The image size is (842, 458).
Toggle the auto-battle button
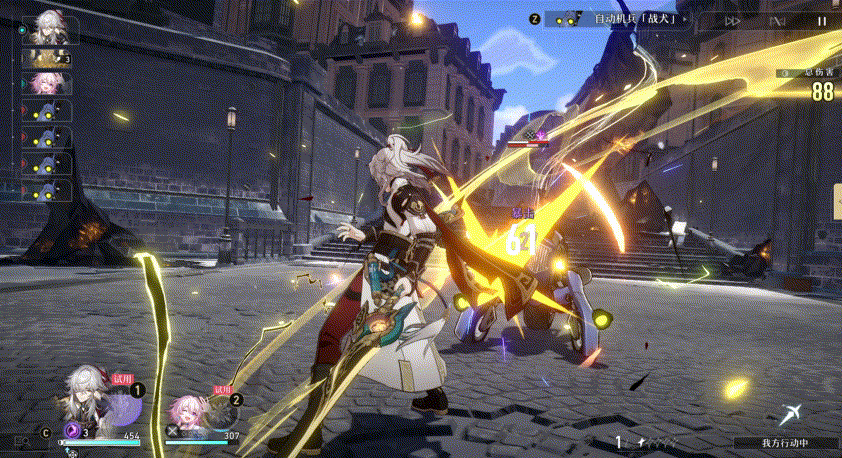click(777, 20)
